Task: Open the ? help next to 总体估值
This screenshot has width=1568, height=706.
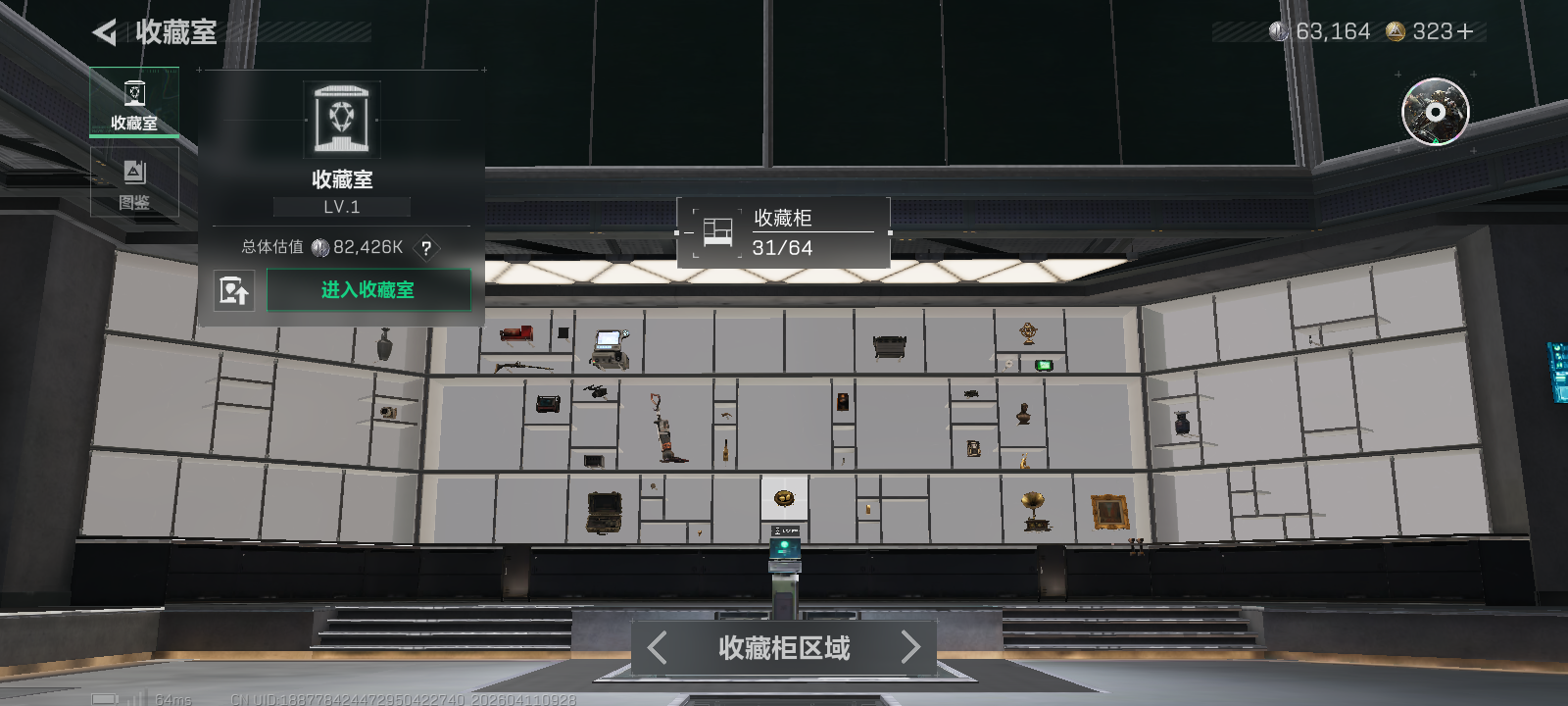Action: (x=425, y=249)
